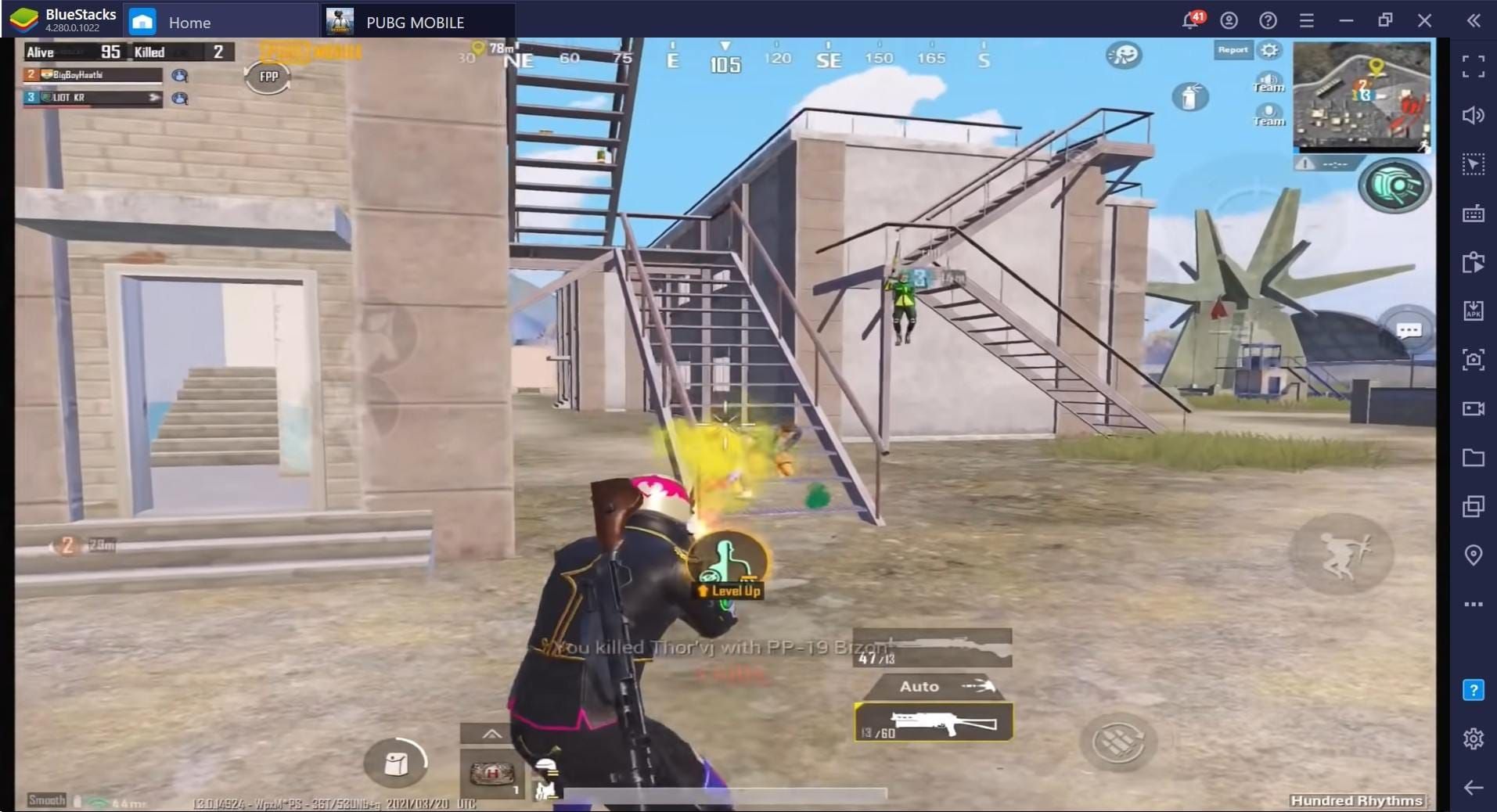Toggle FPP perspective mode
This screenshot has height=812, width=1497.
(x=267, y=77)
